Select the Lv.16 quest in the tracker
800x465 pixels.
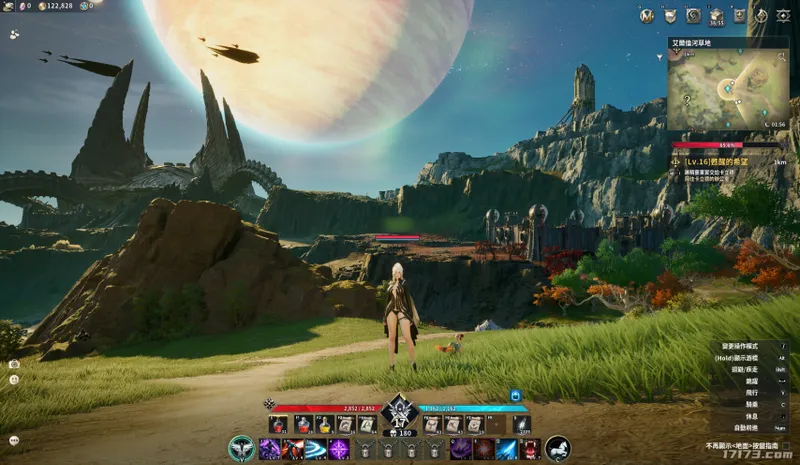717,161
